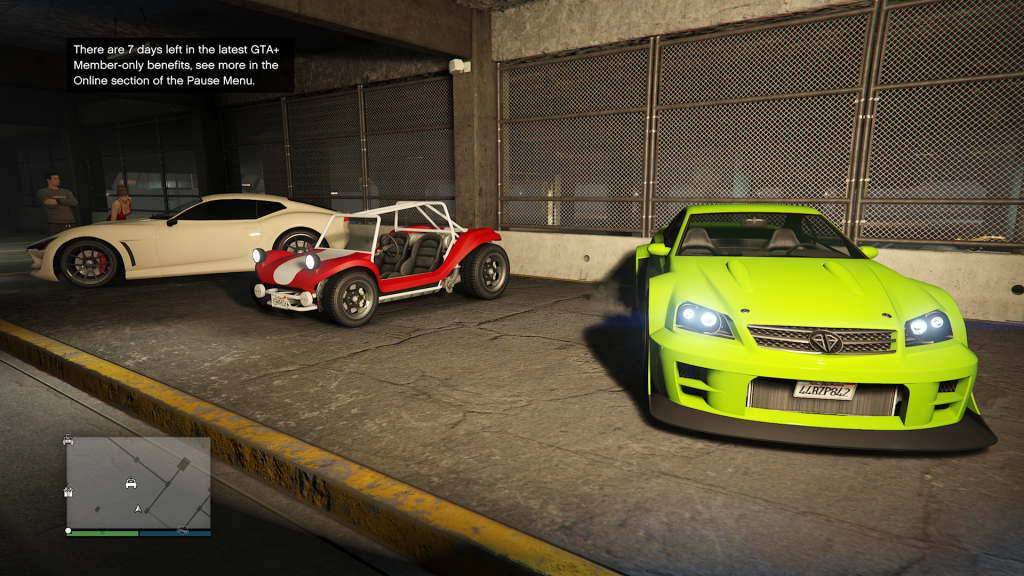Select the vehicle blip at the minimap's top-left corner
This screenshot has height=576, width=1024.
coord(68,440)
